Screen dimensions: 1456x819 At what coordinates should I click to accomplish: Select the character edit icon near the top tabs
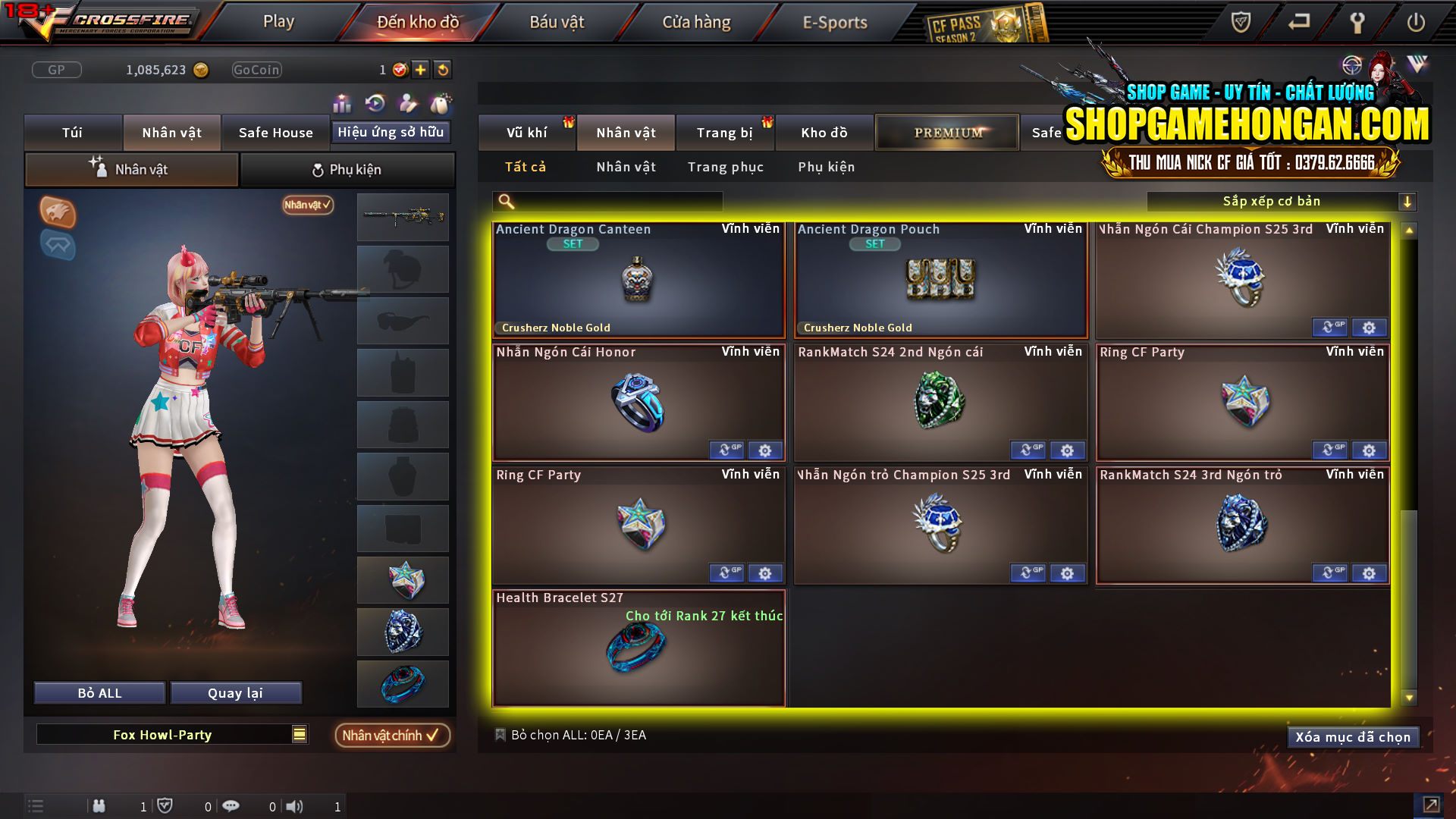coord(406,103)
